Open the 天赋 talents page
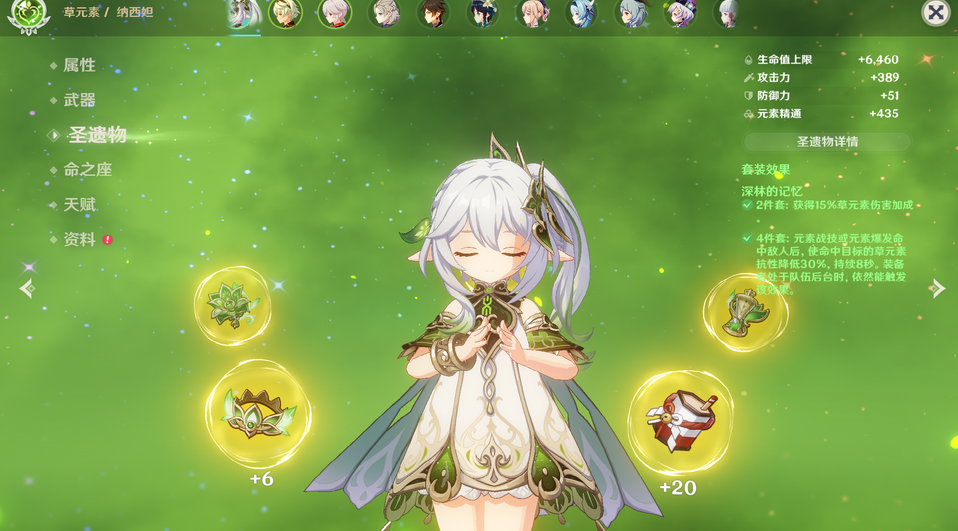The width and height of the screenshot is (958, 531). click(79, 205)
